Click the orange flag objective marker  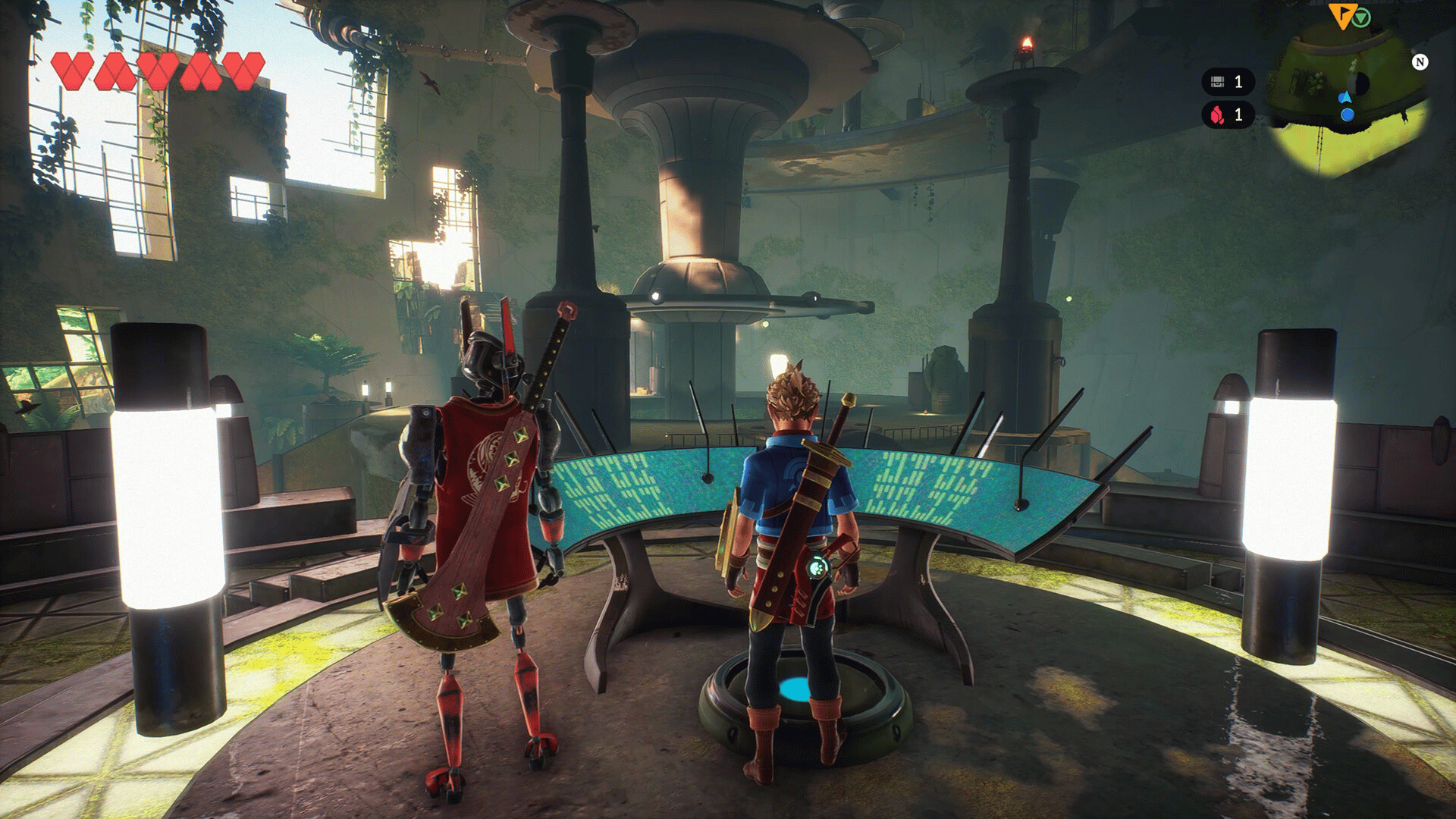(1341, 15)
